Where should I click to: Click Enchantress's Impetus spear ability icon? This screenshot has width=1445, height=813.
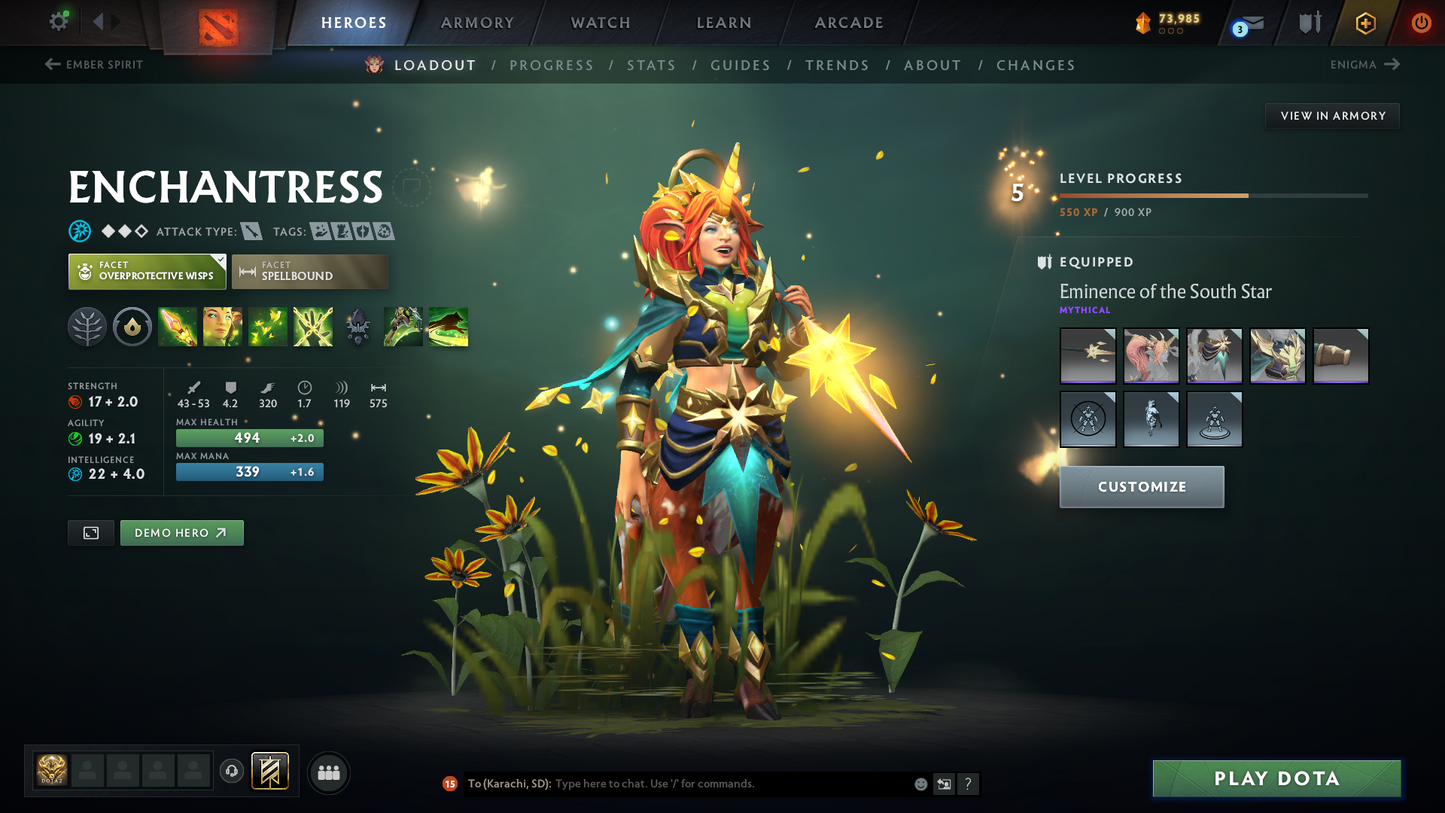point(178,326)
